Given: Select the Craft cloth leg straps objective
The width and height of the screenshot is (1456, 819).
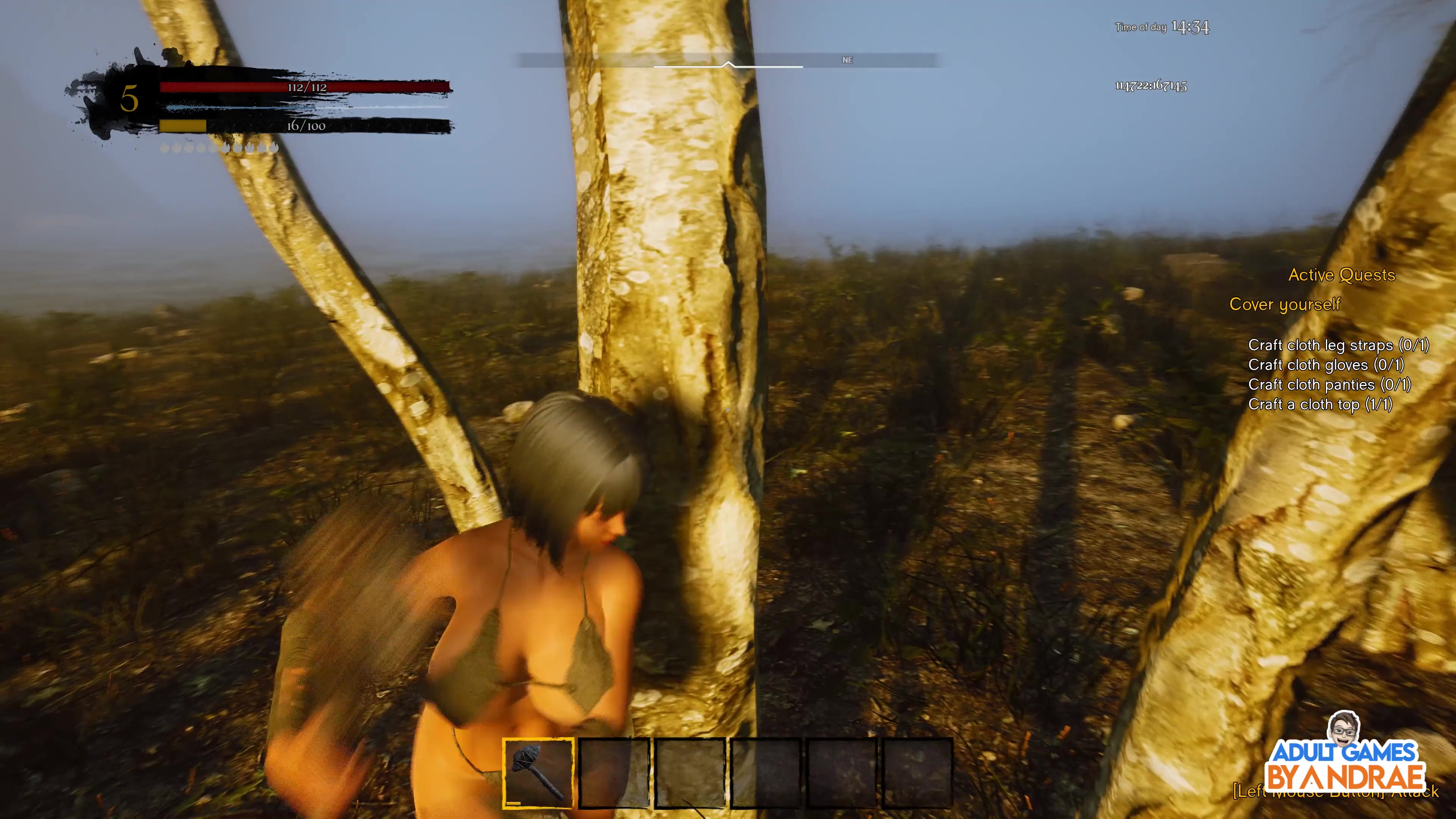Looking at the screenshot, I should click(x=1338, y=345).
